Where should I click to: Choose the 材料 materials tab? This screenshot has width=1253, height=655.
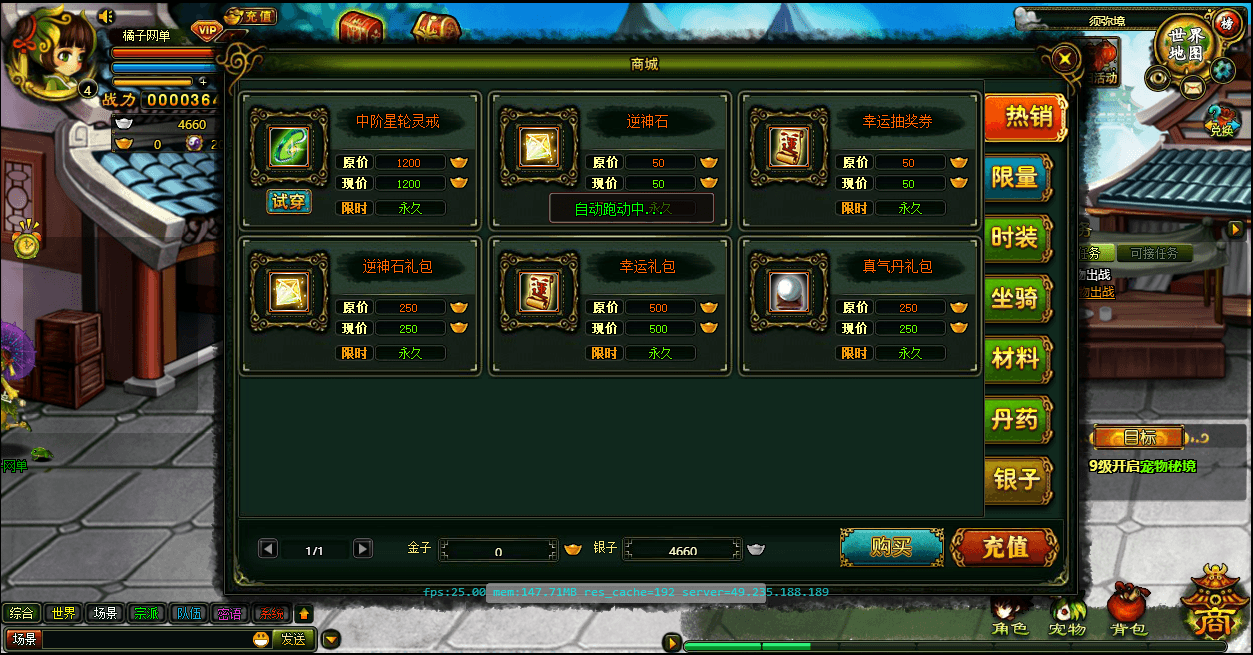tap(1017, 358)
